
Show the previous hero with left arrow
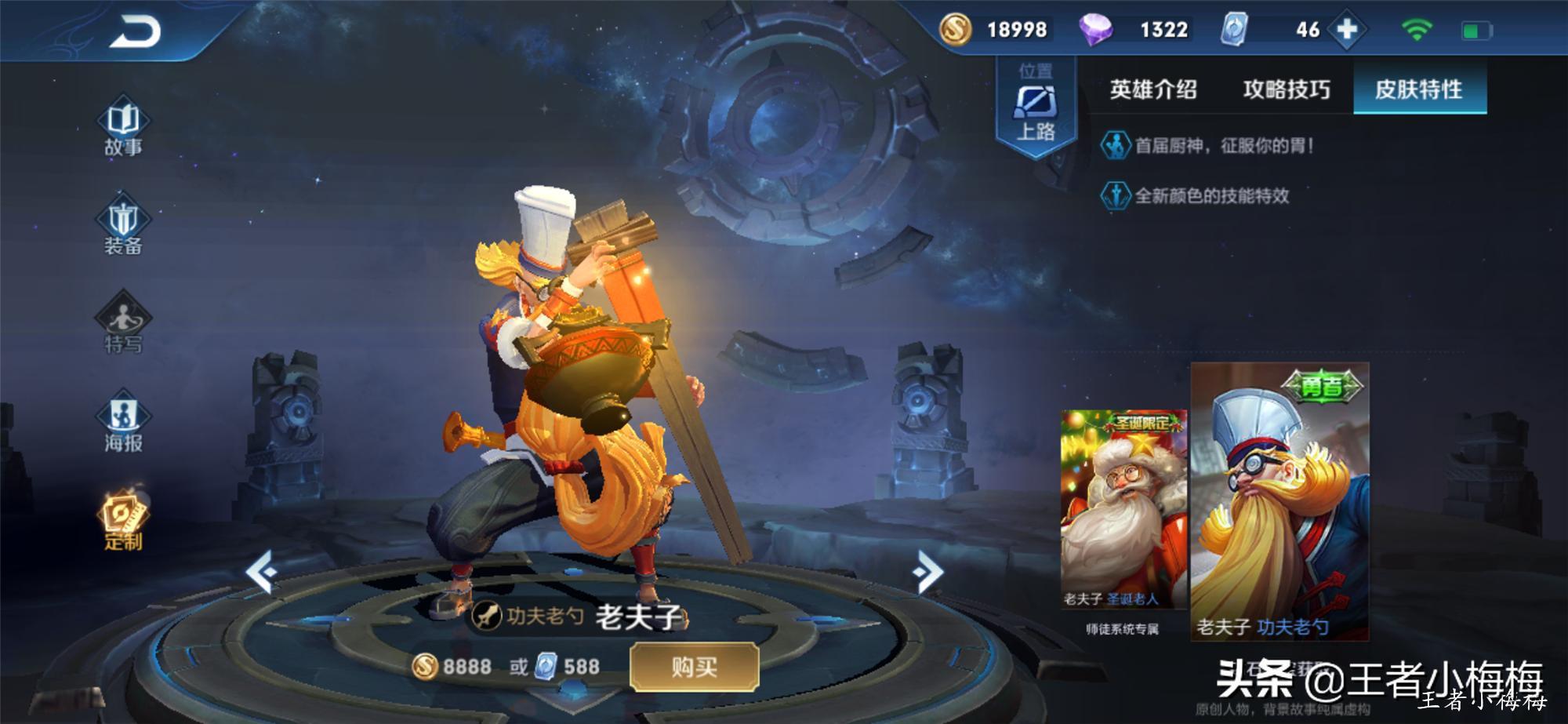click(x=263, y=571)
